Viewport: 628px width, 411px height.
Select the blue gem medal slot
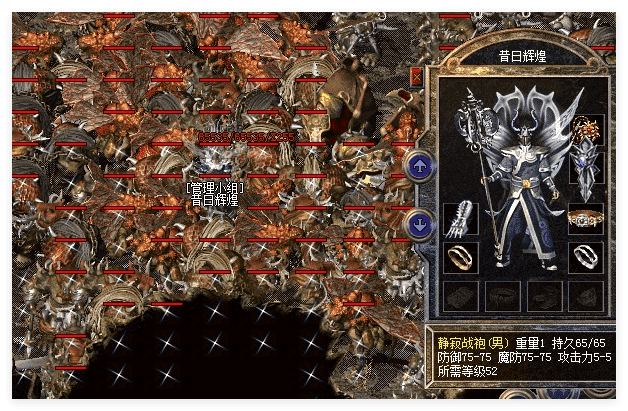584,167
